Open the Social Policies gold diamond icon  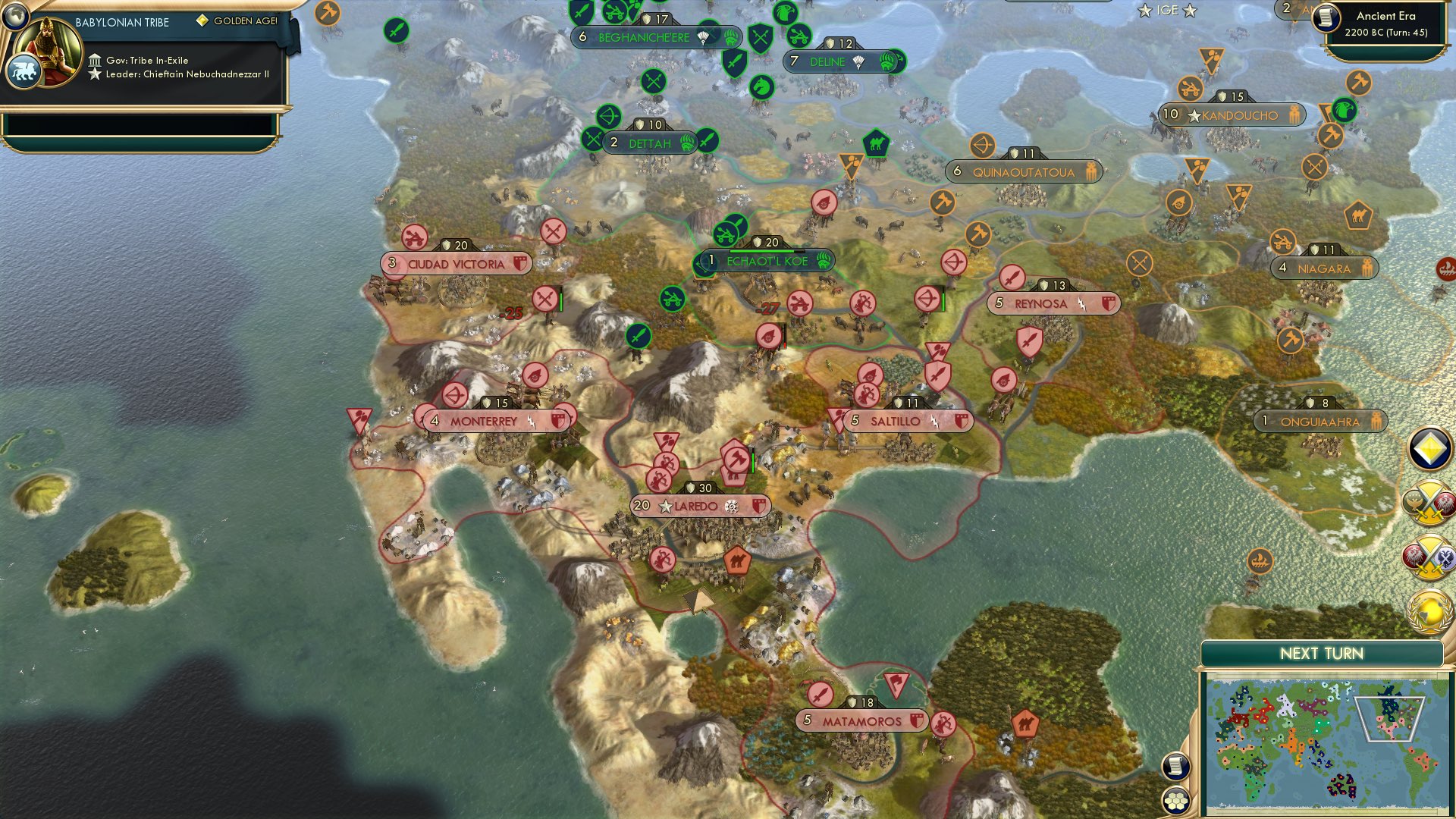tap(1429, 449)
